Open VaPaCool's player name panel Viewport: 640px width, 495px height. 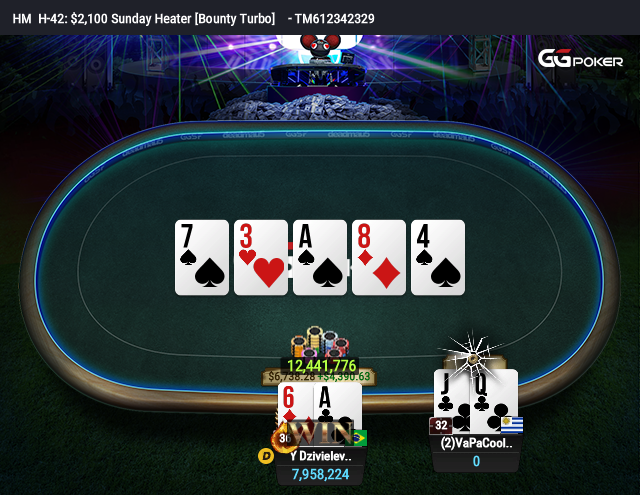point(476,443)
